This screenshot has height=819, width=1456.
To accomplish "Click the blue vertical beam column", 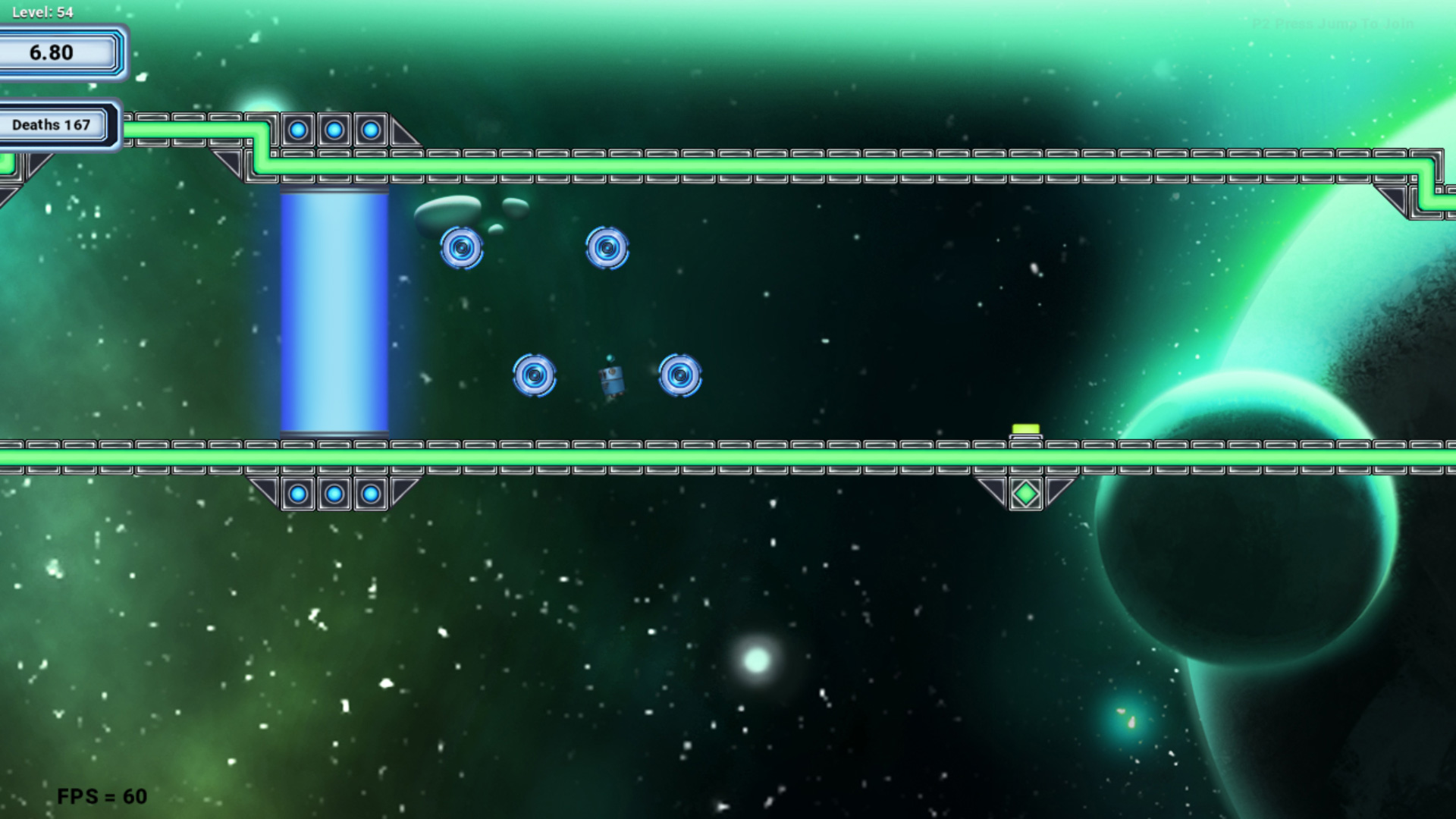I will pyautogui.click(x=334, y=311).
